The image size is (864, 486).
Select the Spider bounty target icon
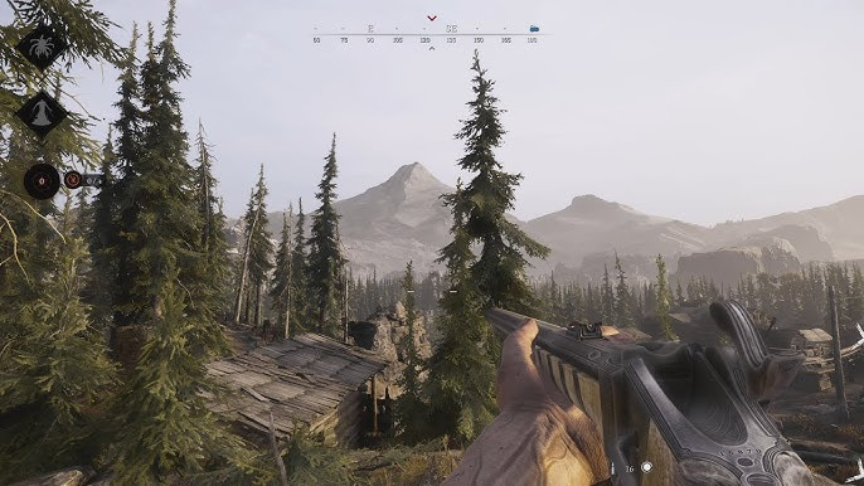43,46
